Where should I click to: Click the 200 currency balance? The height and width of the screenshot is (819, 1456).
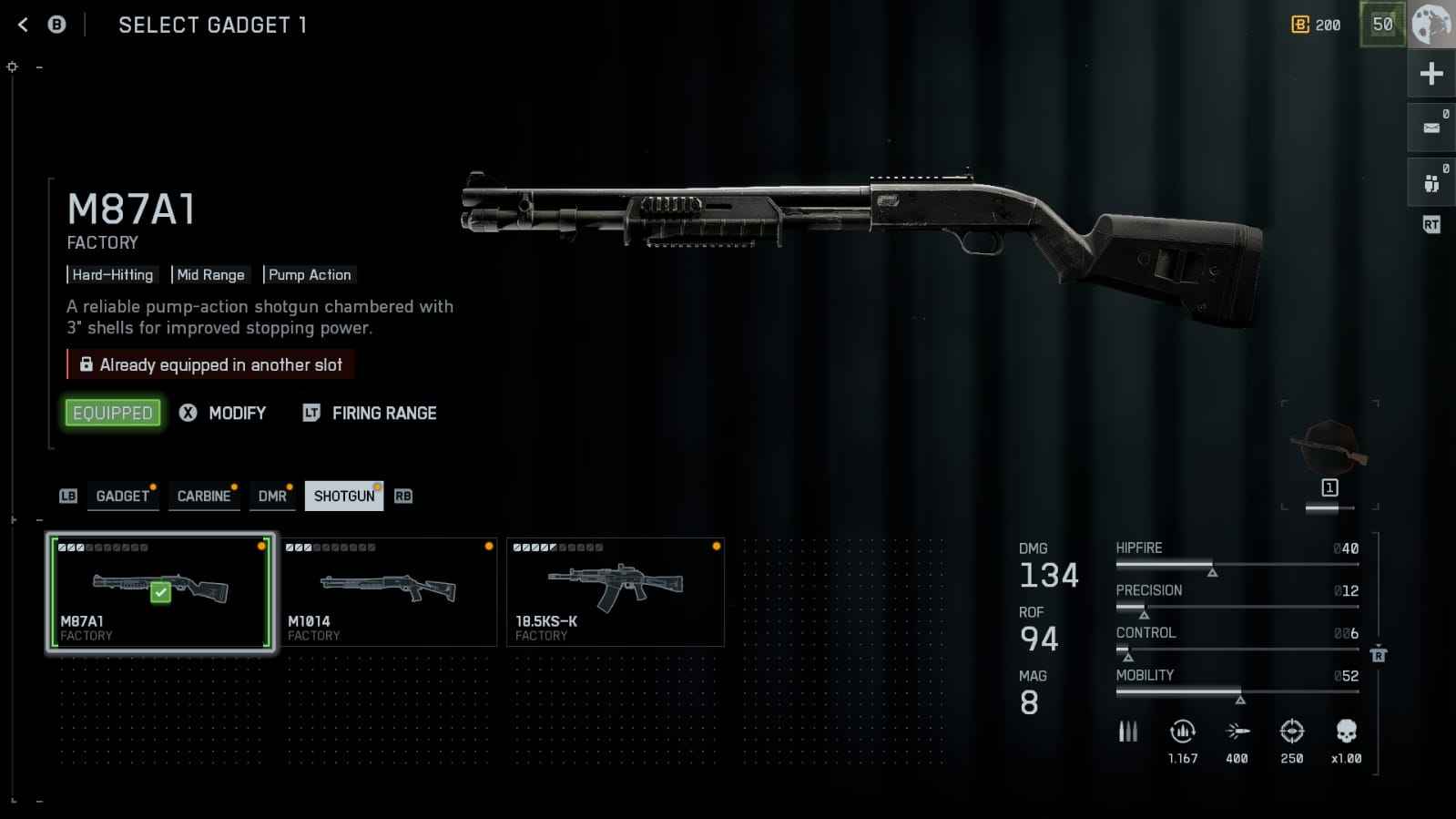(x=1317, y=25)
